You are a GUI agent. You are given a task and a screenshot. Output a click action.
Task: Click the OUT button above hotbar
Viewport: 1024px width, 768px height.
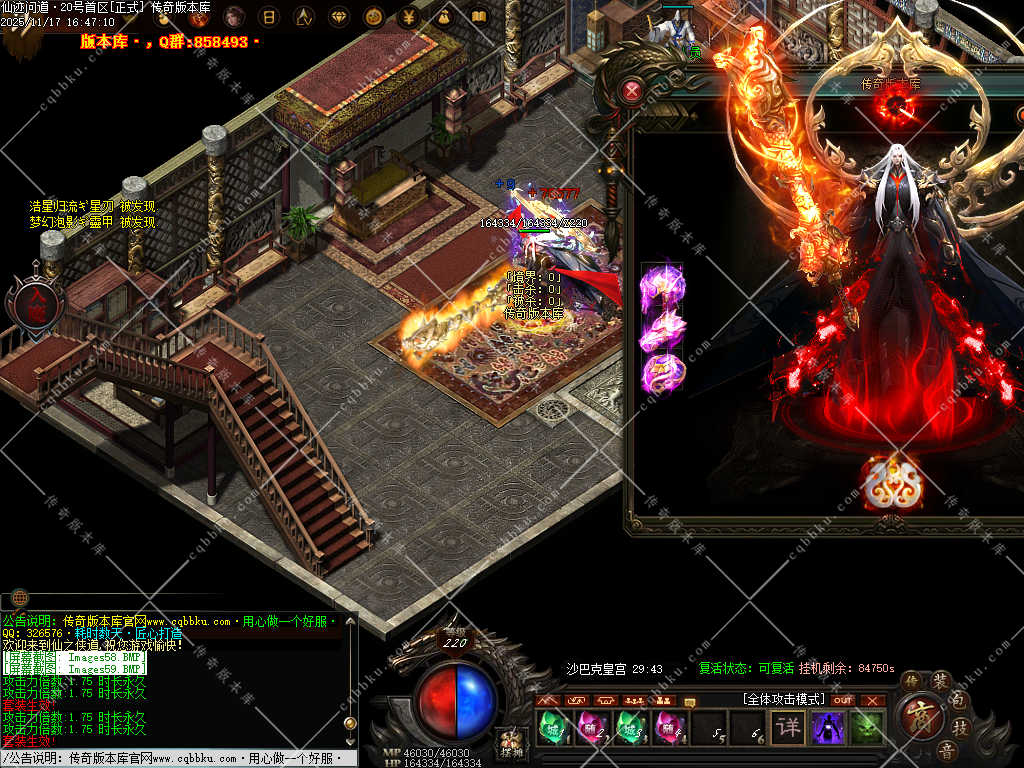tap(843, 700)
